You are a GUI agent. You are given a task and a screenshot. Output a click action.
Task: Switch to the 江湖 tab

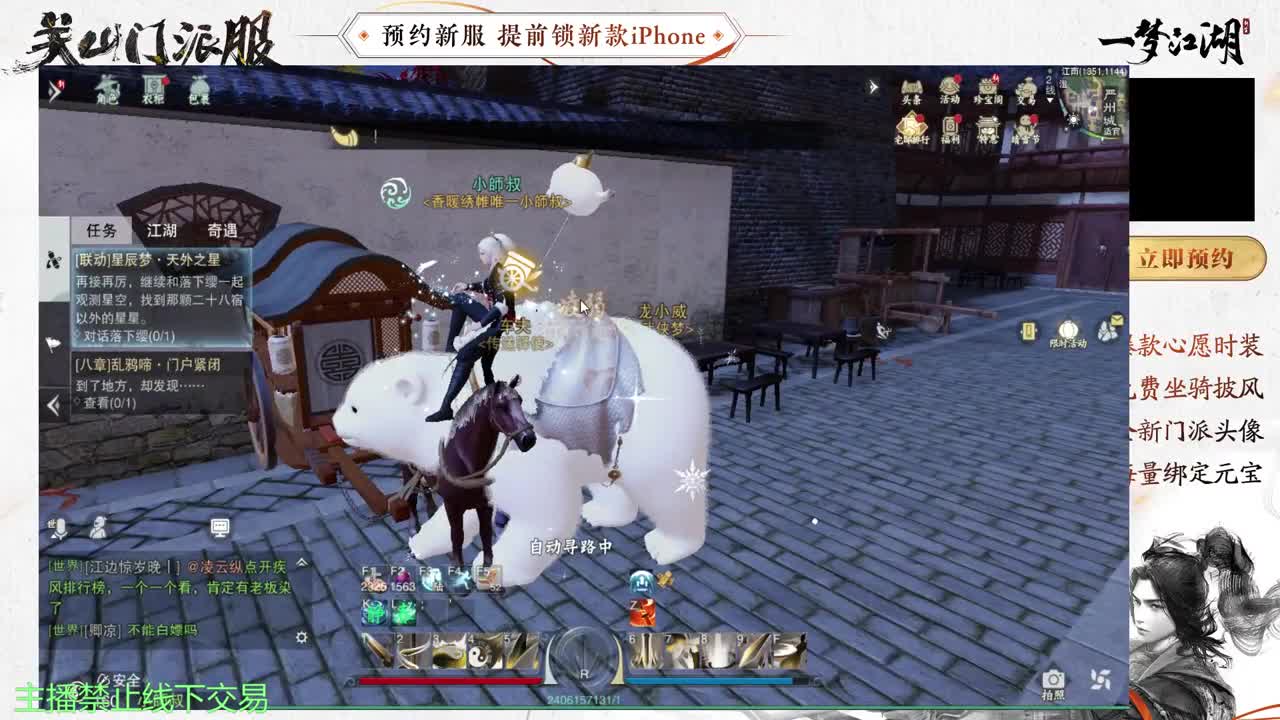tap(161, 231)
